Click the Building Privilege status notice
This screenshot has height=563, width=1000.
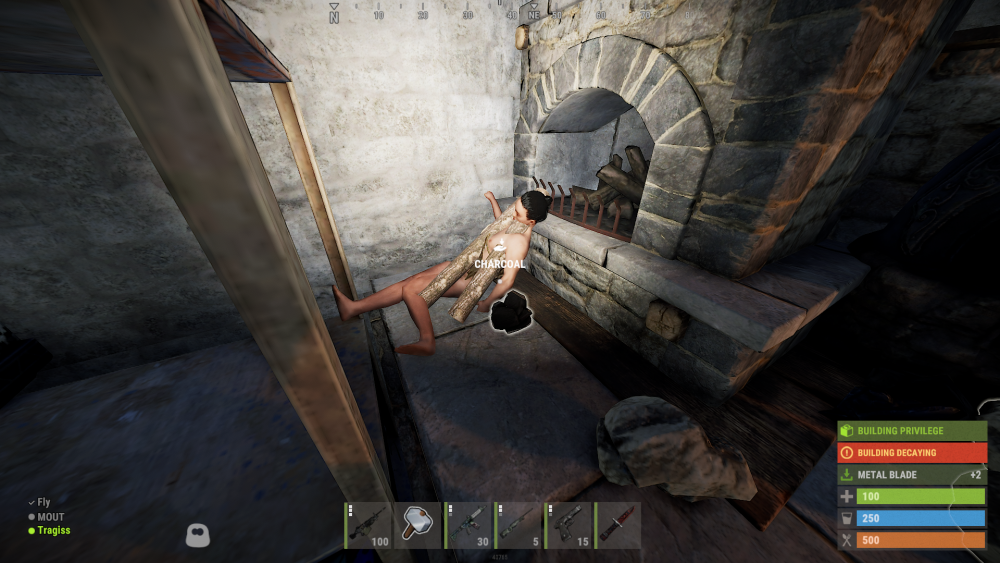coord(912,431)
